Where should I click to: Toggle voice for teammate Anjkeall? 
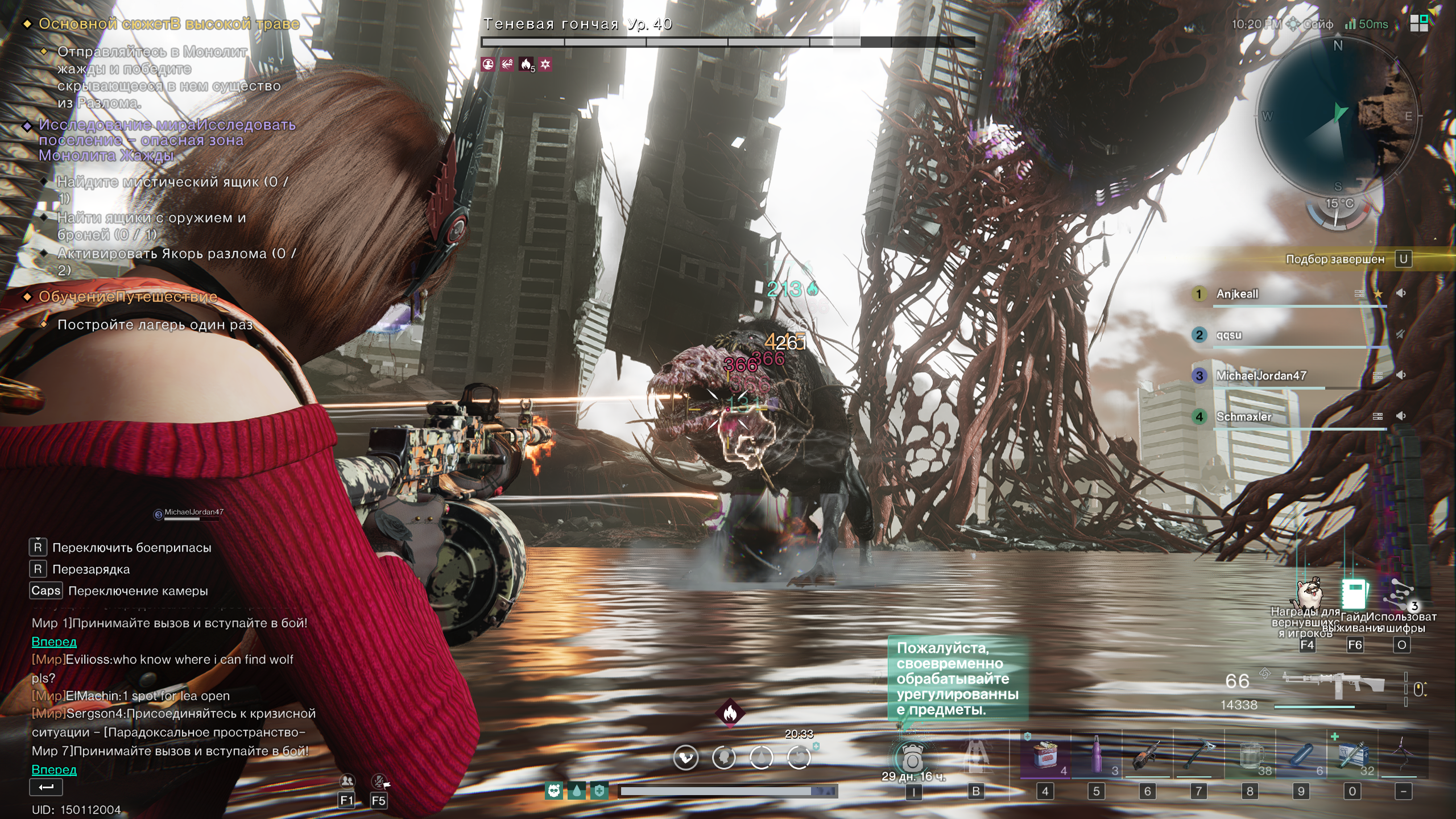(1401, 293)
